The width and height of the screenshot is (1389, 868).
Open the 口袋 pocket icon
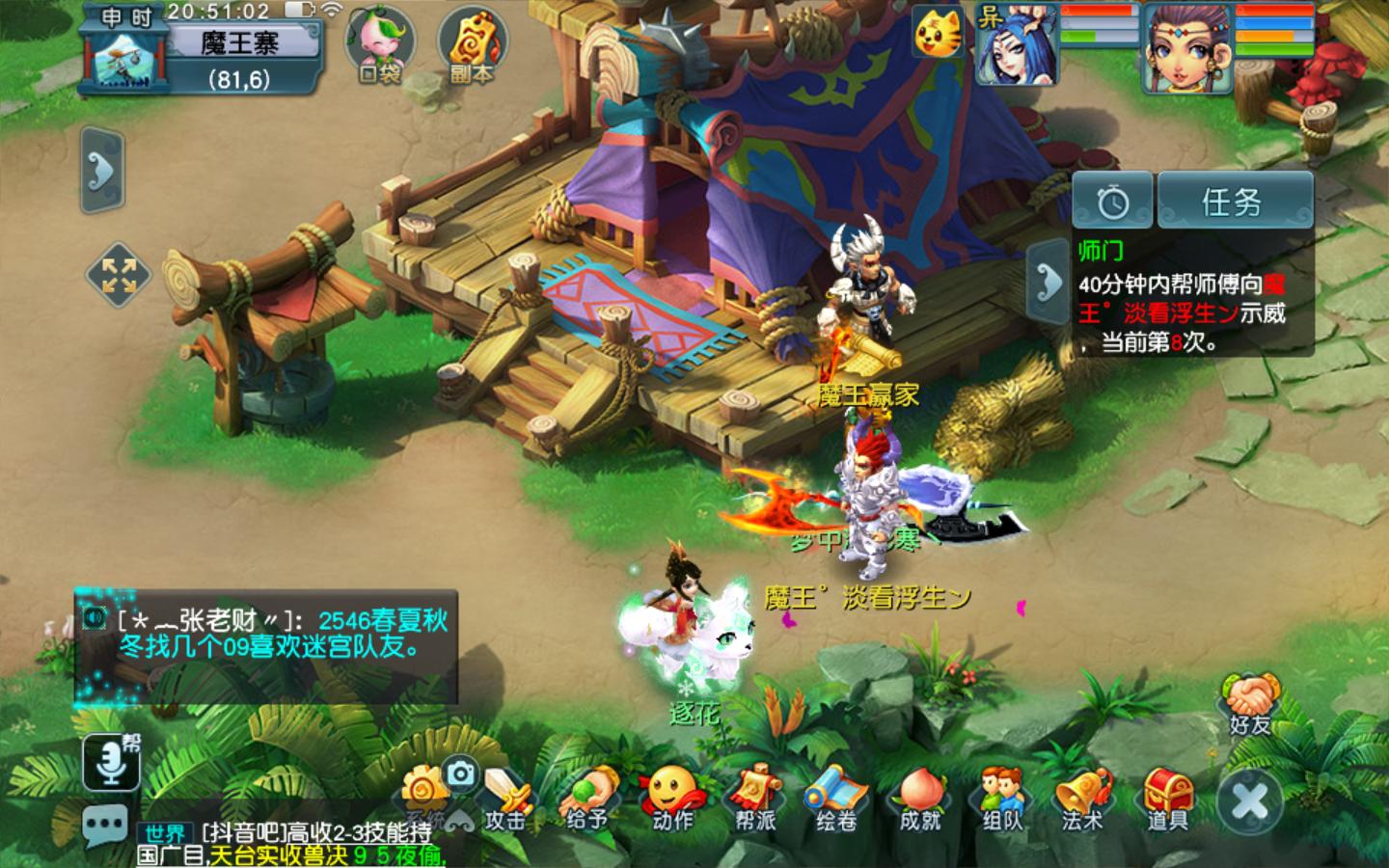point(378,43)
